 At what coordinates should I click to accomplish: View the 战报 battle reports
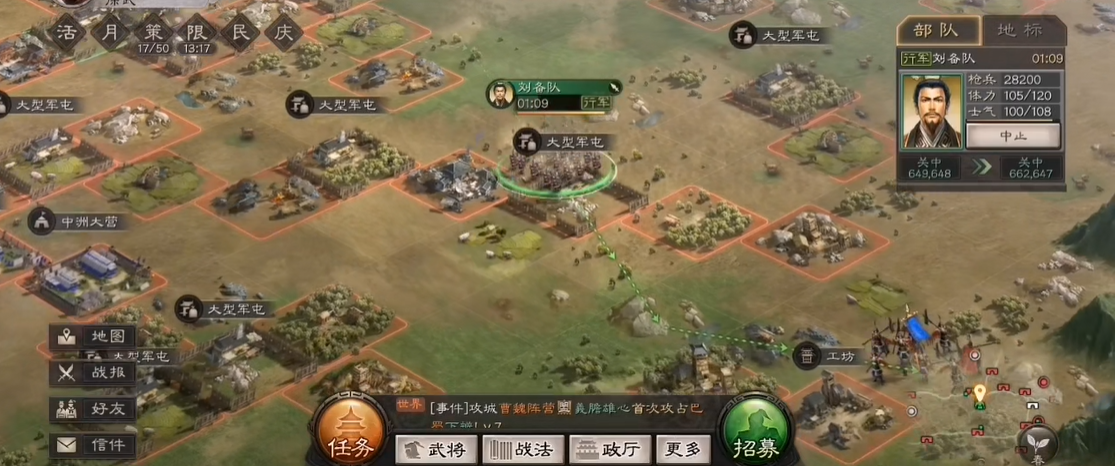[94, 372]
